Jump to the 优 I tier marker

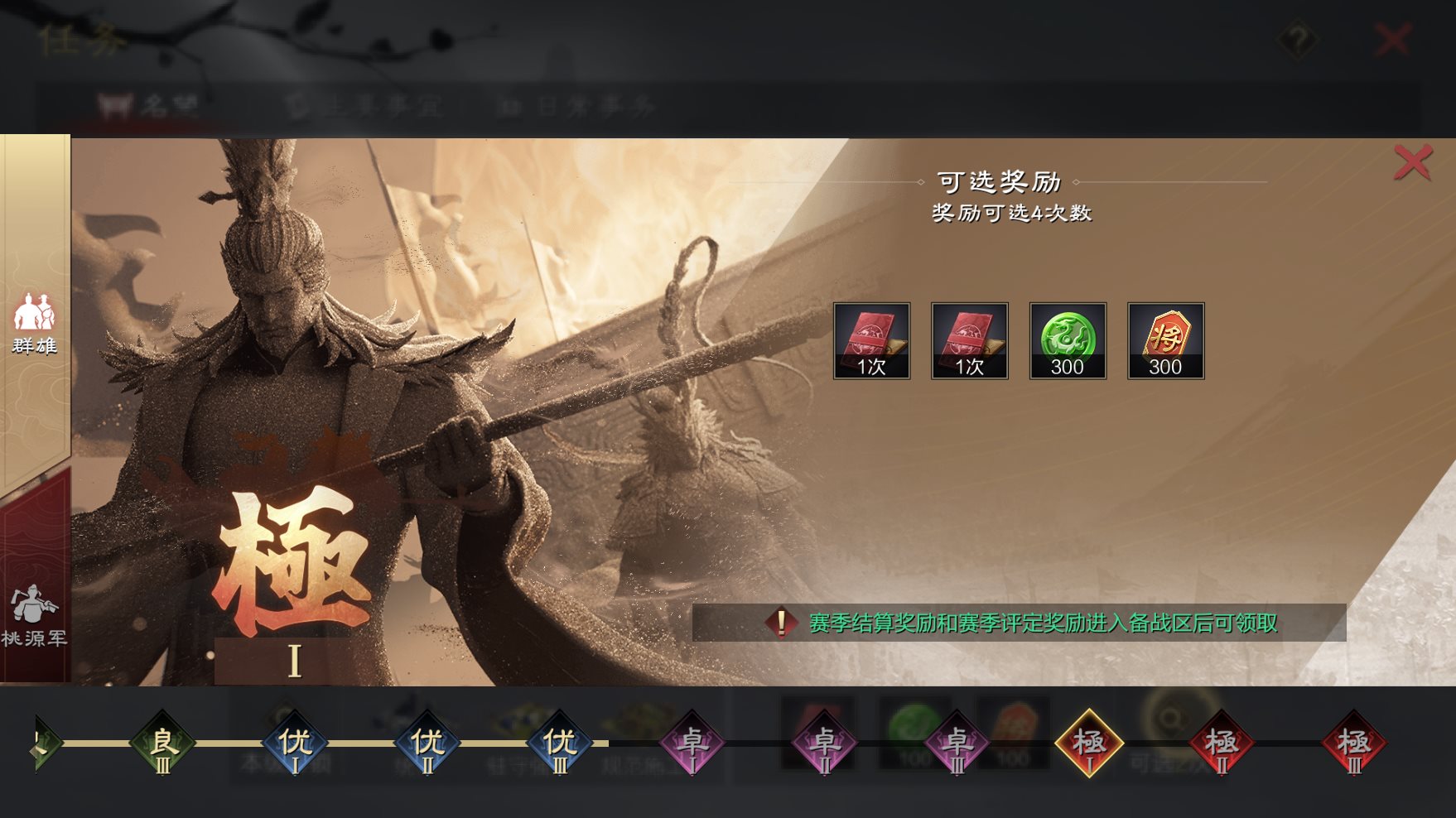(x=295, y=743)
